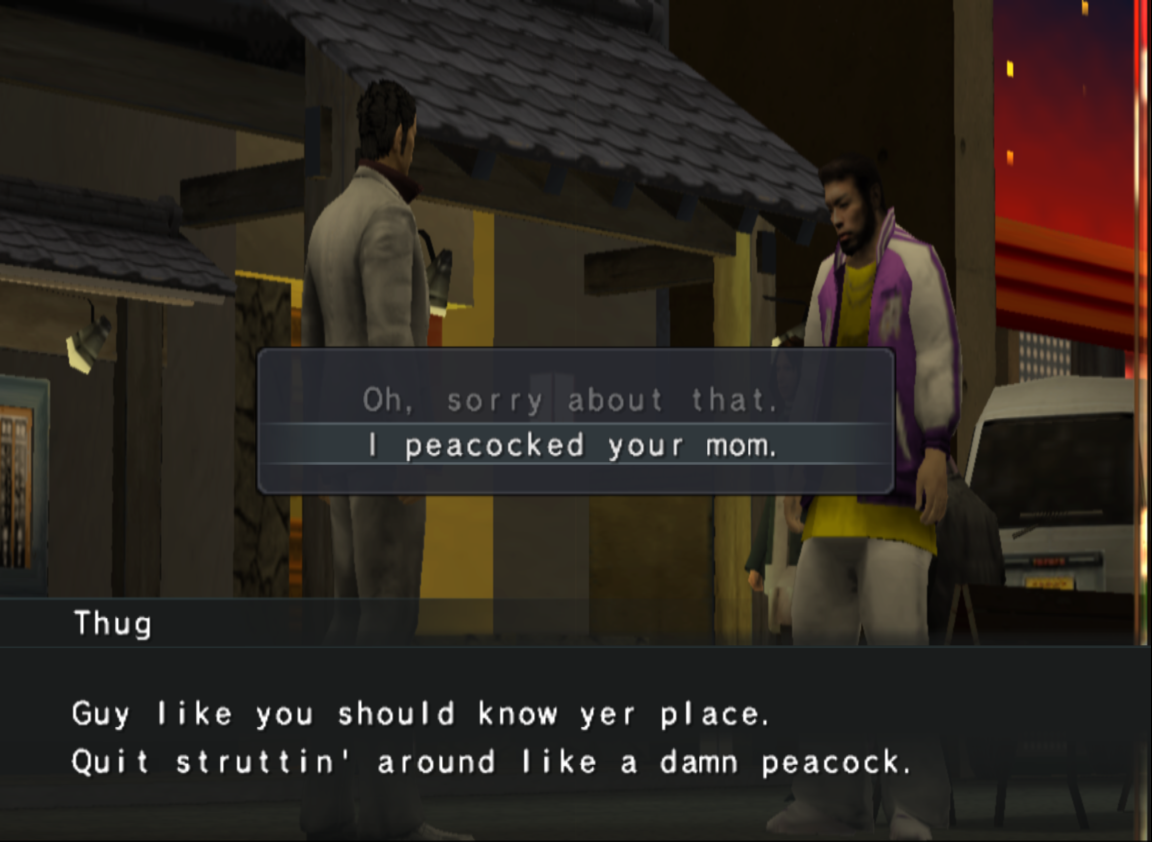The width and height of the screenshot is (1152, 842).
Task: Choose the "Oh, sorry about that." reply
Action: [x=570, y=401]
